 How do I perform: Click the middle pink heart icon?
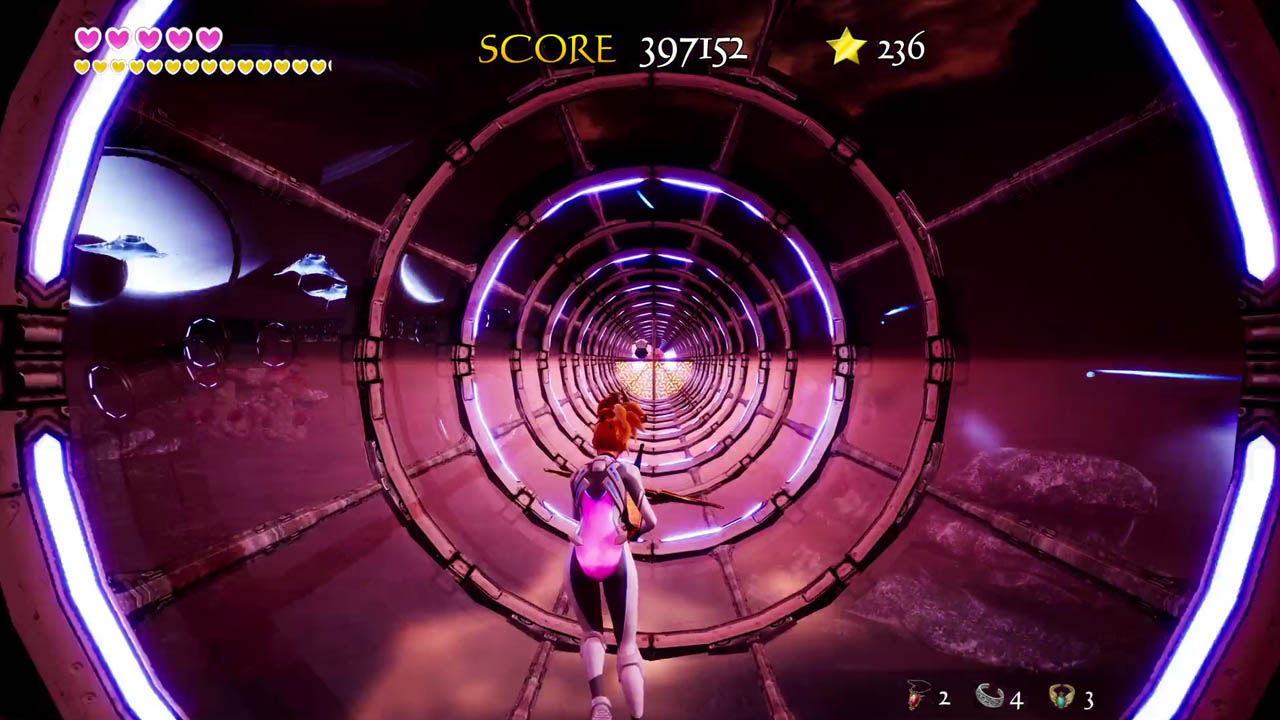click(x=148, y=38)
